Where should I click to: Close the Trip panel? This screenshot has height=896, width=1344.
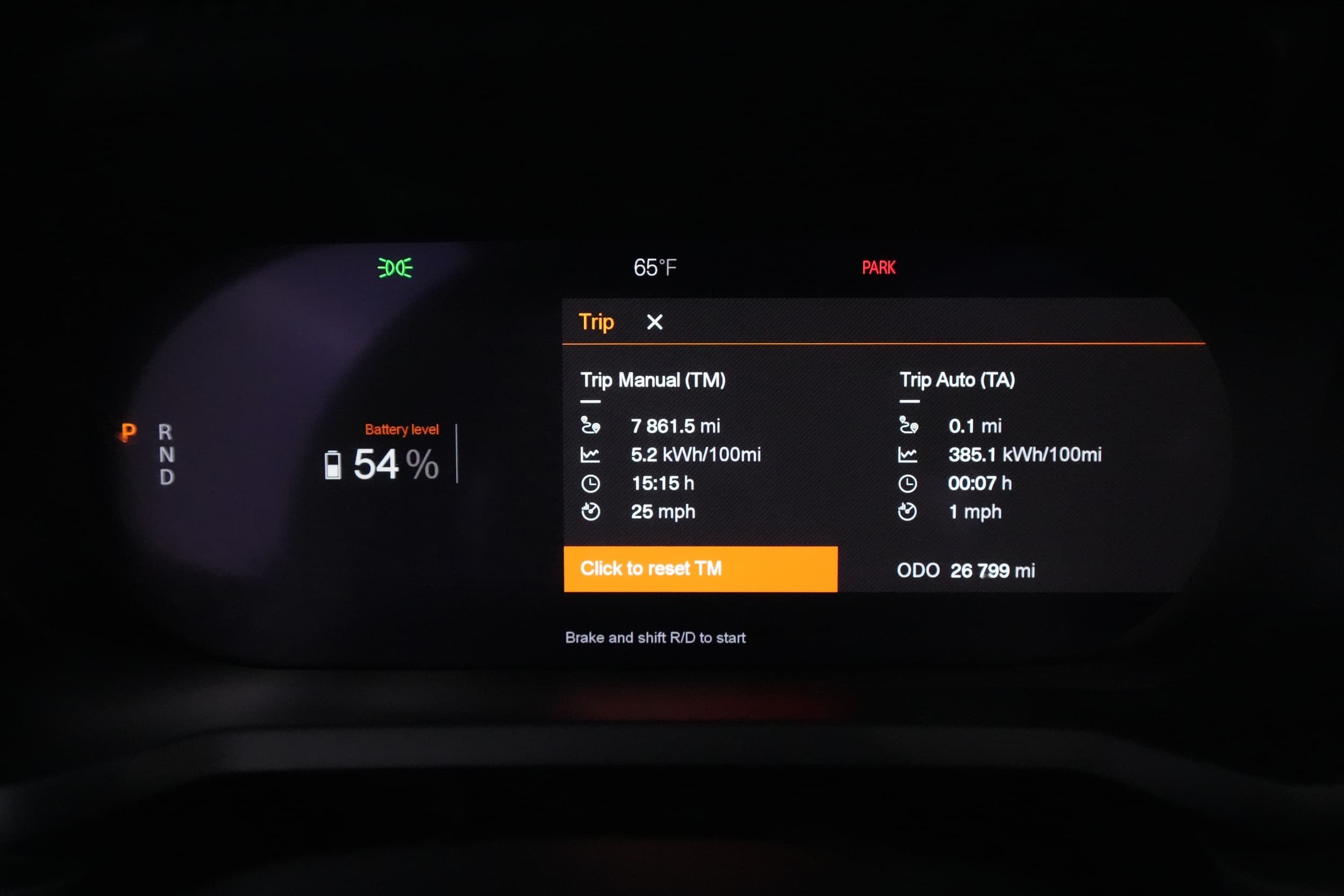pyautogui.click(x=654, y=322)
